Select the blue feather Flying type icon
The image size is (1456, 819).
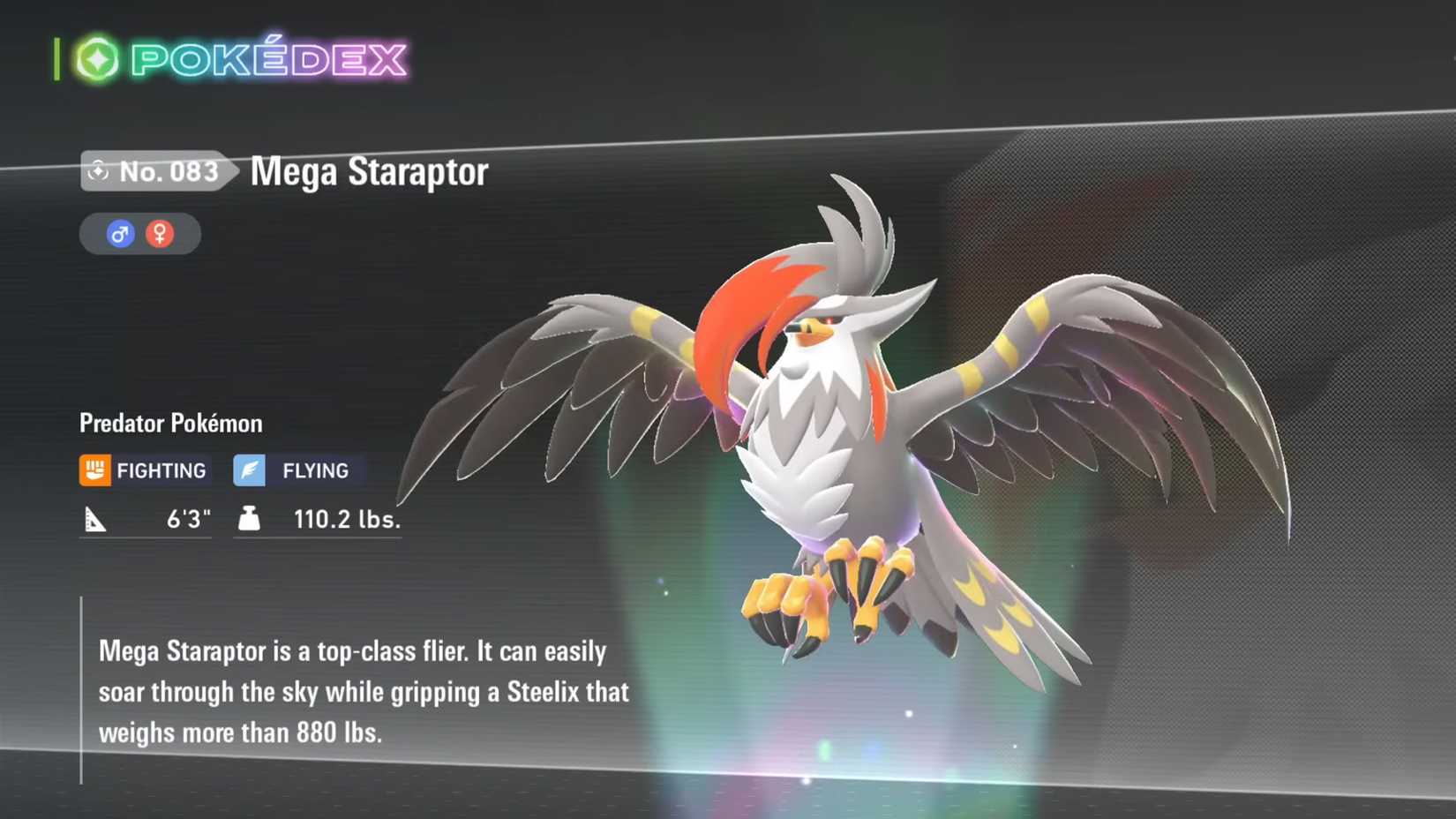pos(251,470)
